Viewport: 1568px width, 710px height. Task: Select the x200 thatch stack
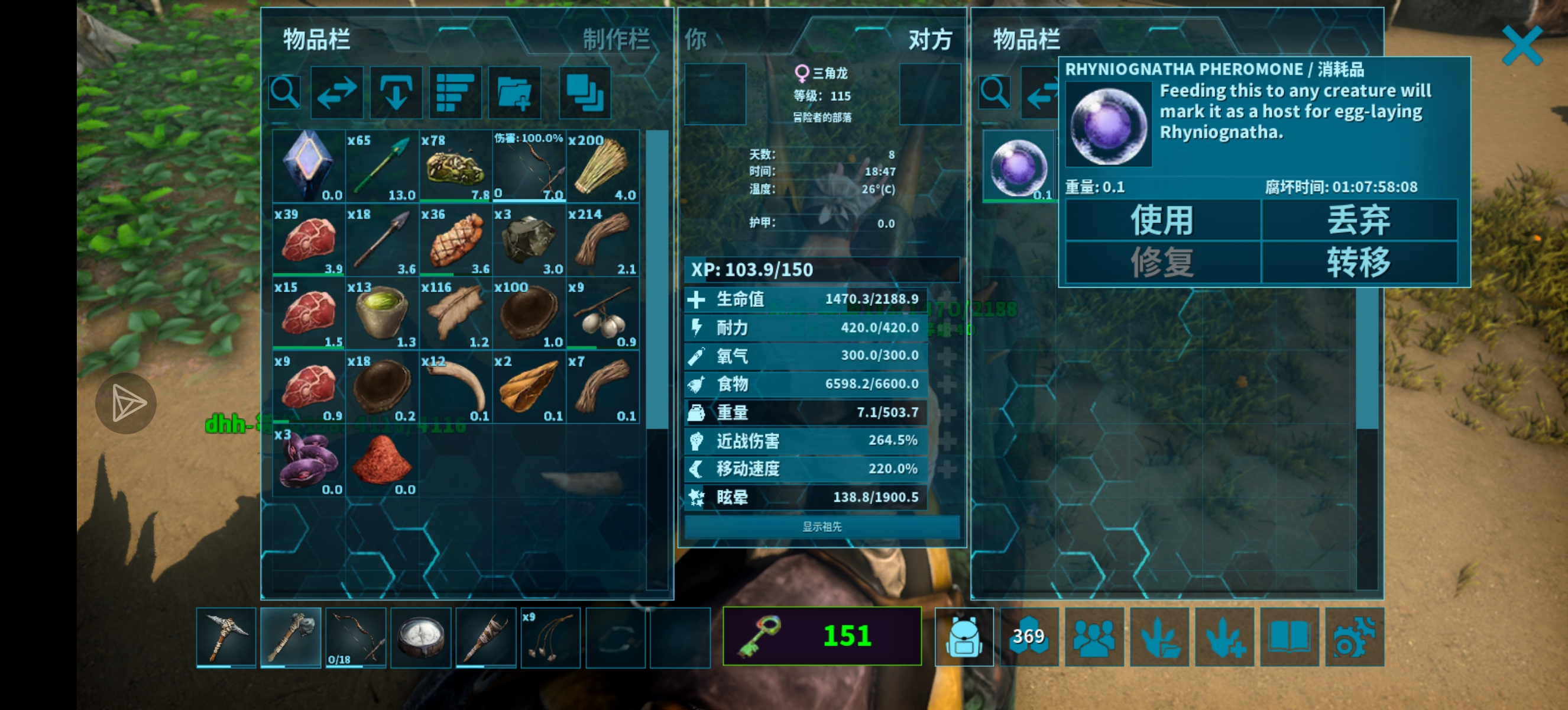(602, 166)
